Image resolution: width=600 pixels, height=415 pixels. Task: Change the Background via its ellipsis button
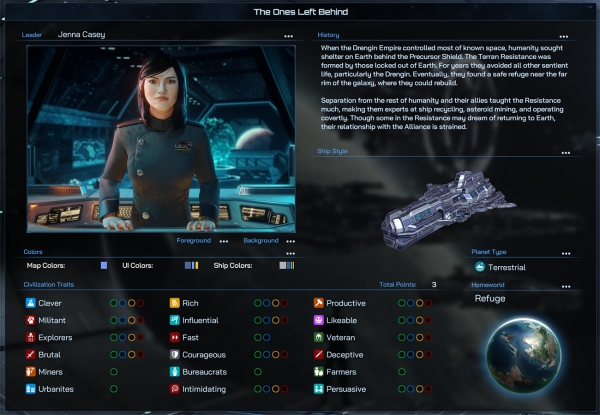tap(291, 241)
